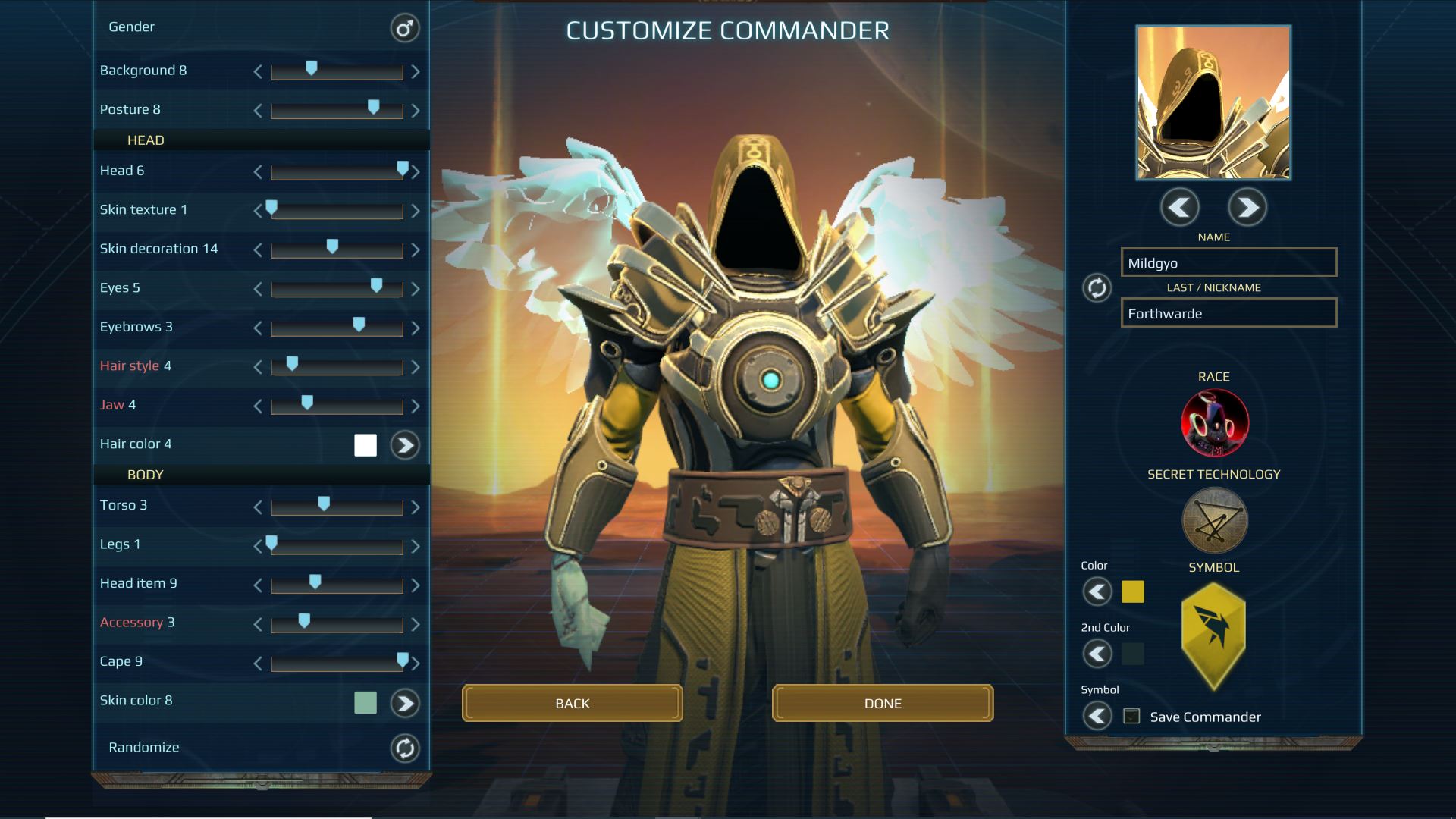Image resolution: width=1456 pixels, height=819 pixels.
Task: Click the yellow shield Symbol emblem
Action: coord(1213,637)
